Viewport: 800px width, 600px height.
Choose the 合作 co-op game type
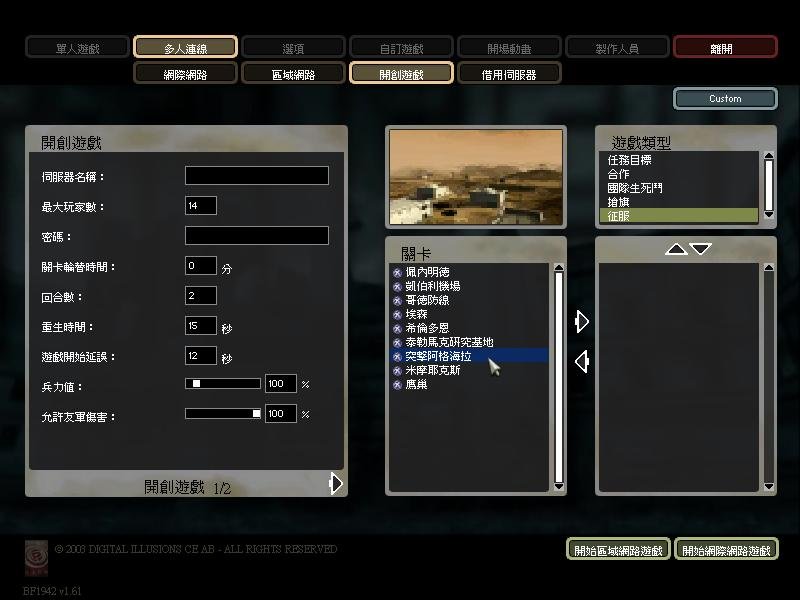[618, 174]
